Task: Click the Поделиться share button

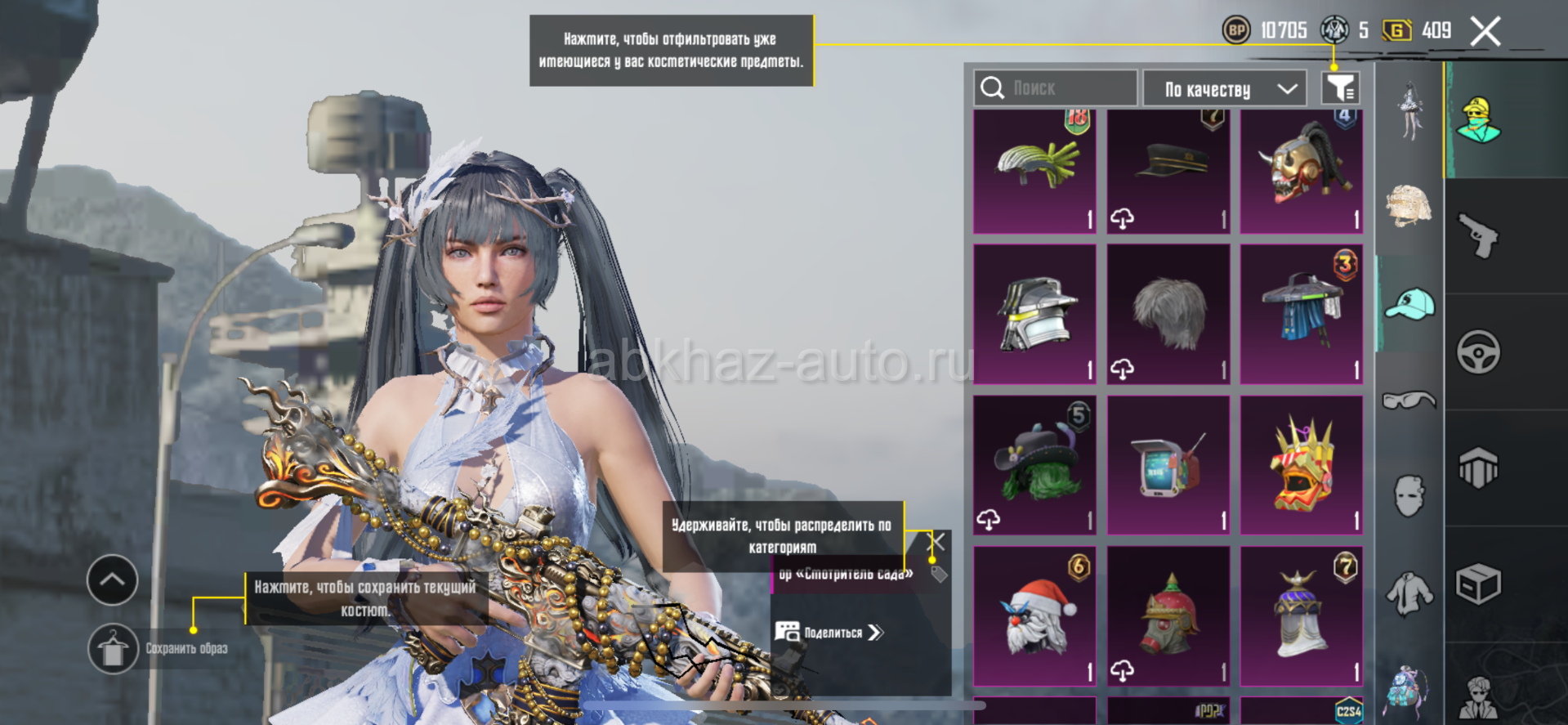Action: [830, 632]
